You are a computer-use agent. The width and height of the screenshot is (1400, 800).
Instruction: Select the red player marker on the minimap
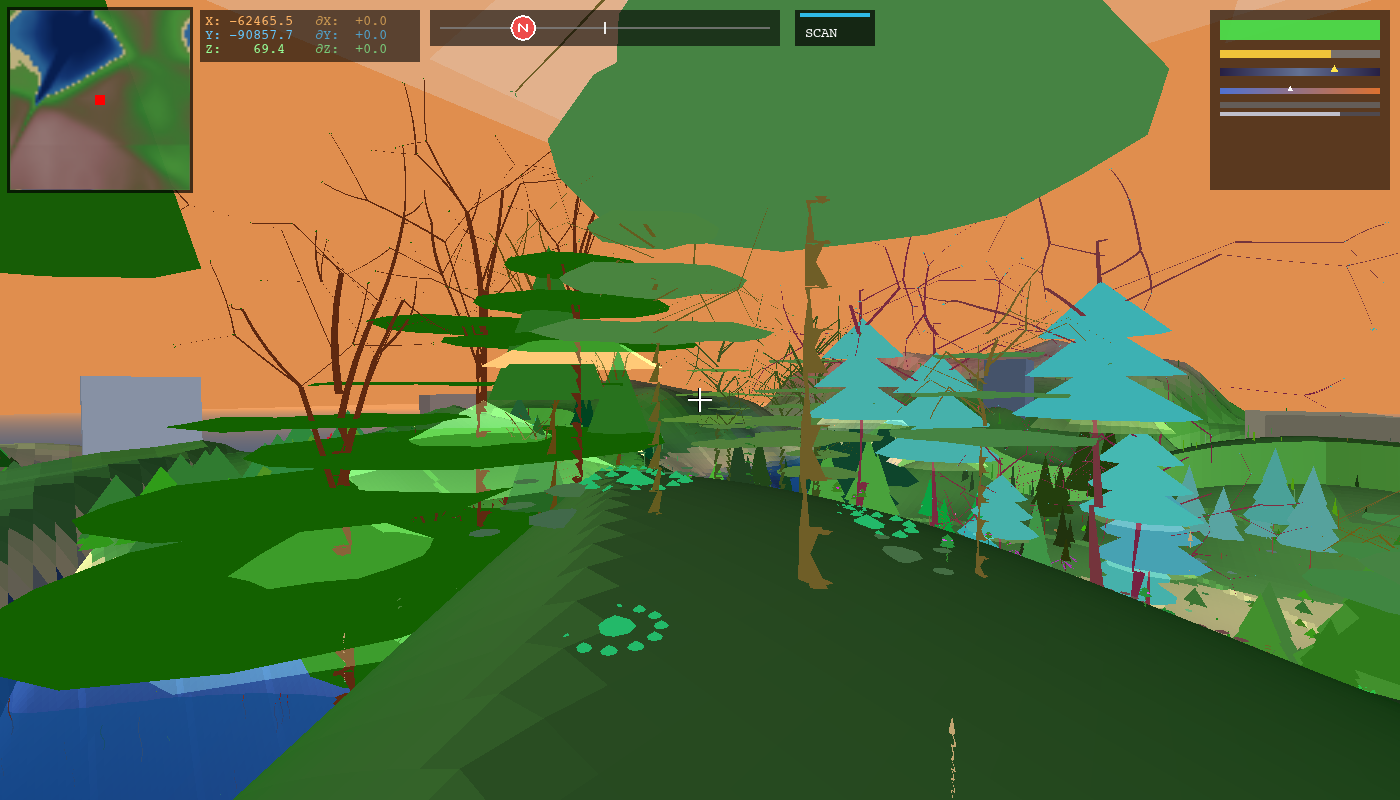click(99, 100)
